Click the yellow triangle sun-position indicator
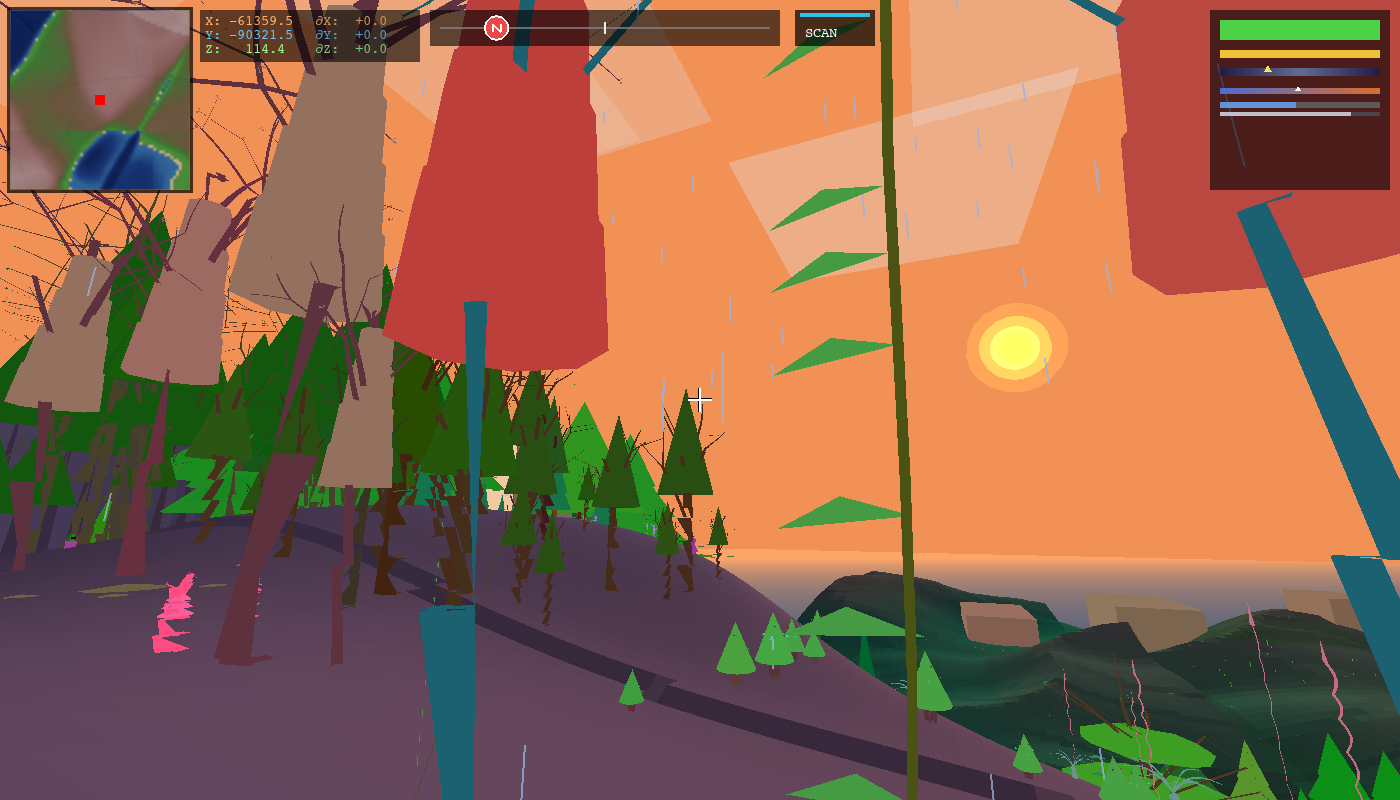Viewport: 1400px width, 800px height. [1268, 69]
